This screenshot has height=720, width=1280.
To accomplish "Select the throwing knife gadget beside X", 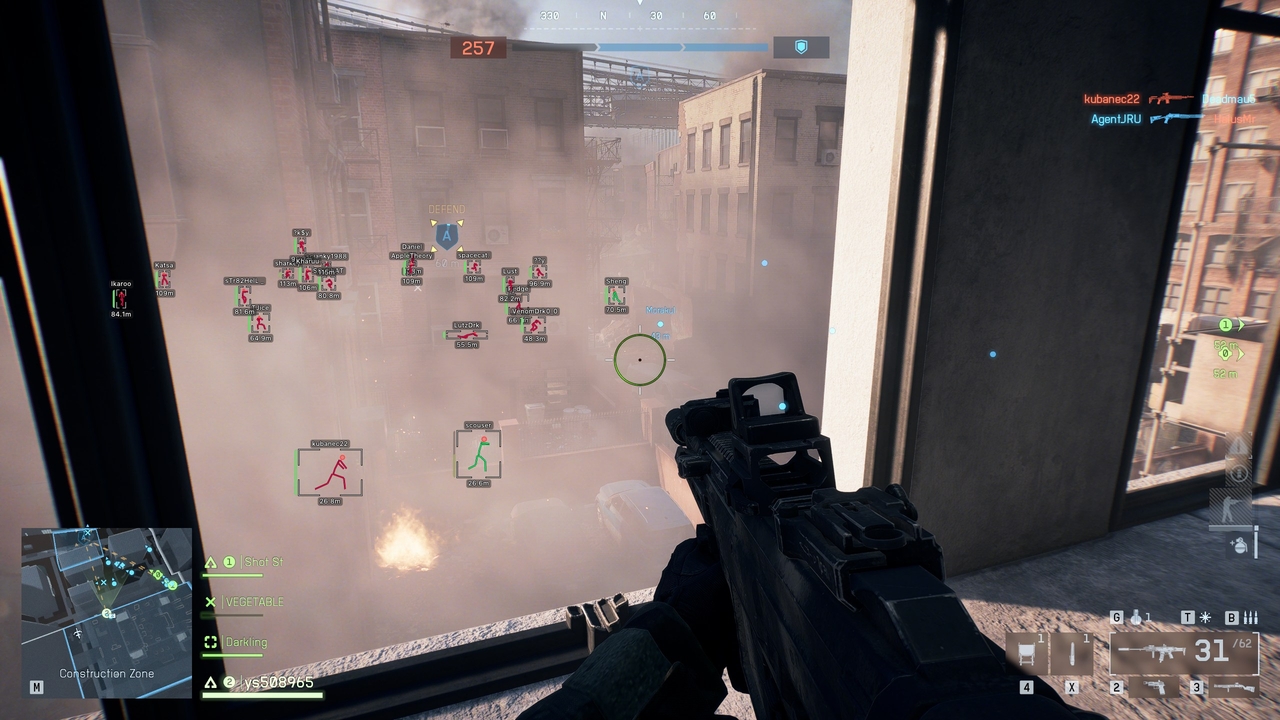I will pos(1072,652).
